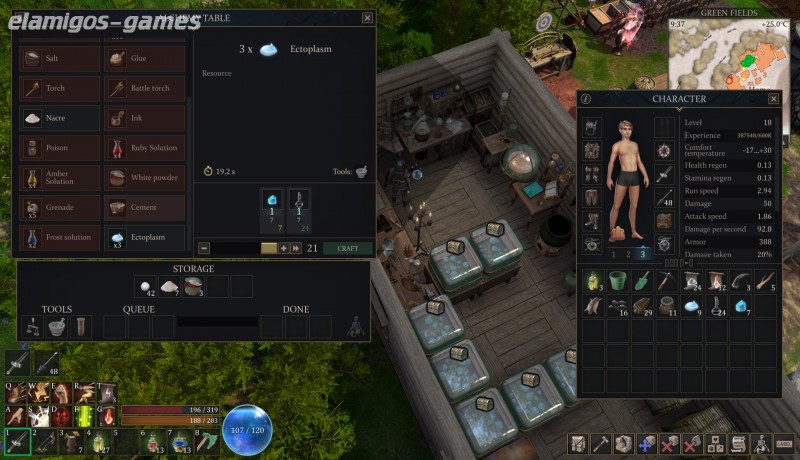Pick the Nacre recipe
Screen dimensions: 800x460
pos(58,118)
